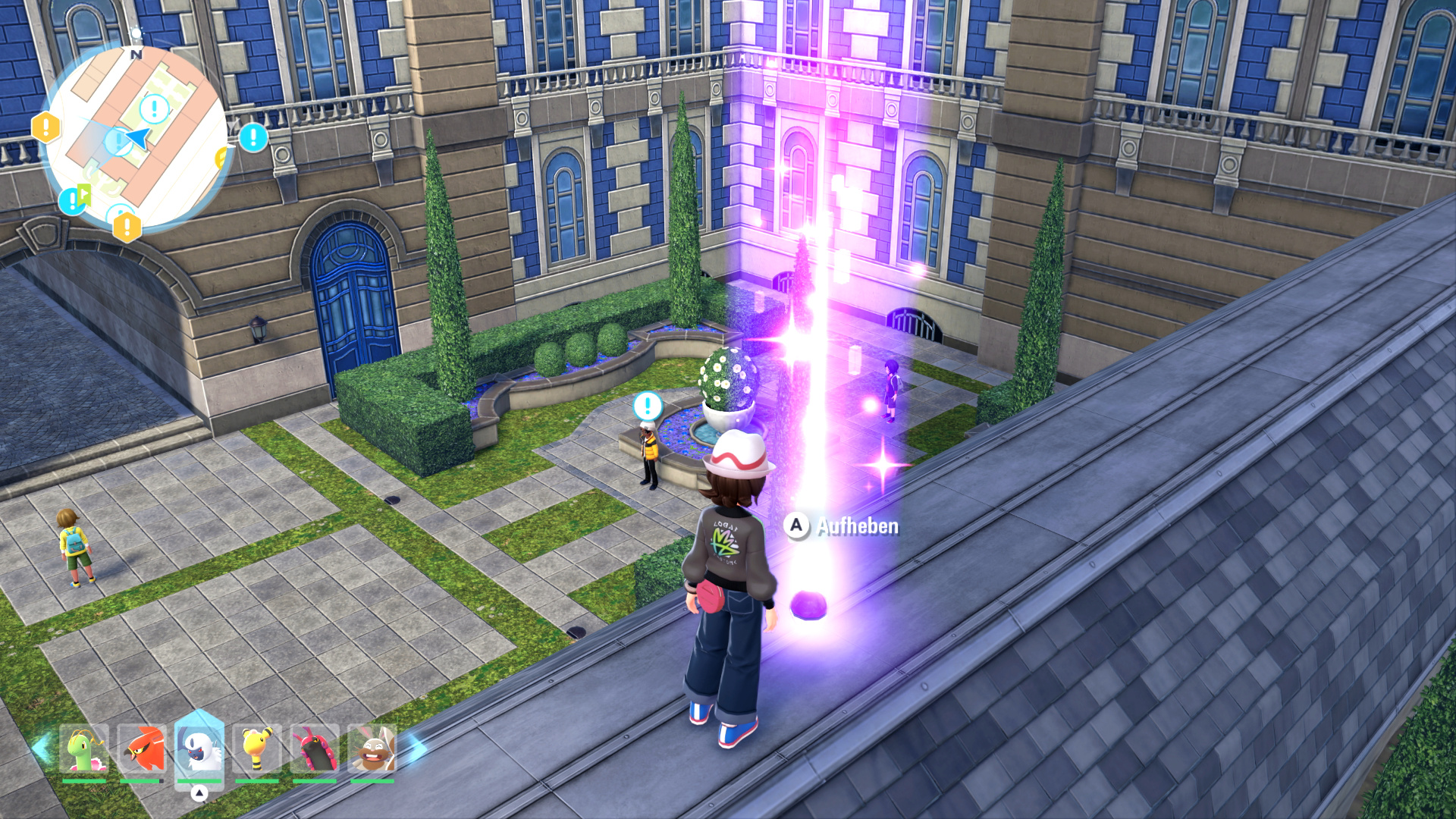Choose Diggersby in the party bar

(372, 749)
